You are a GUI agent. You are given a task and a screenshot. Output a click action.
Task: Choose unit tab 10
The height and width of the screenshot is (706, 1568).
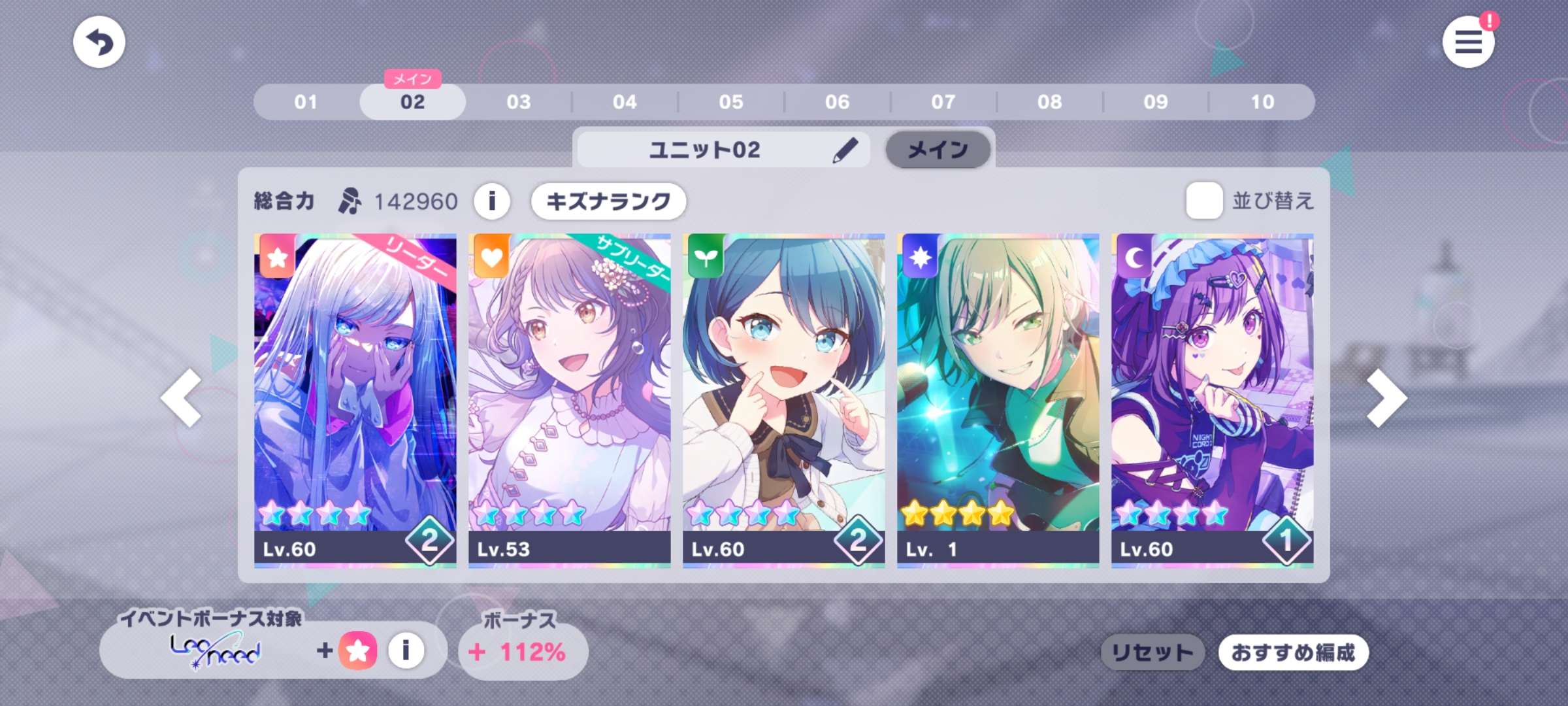tap(1262, 102)
